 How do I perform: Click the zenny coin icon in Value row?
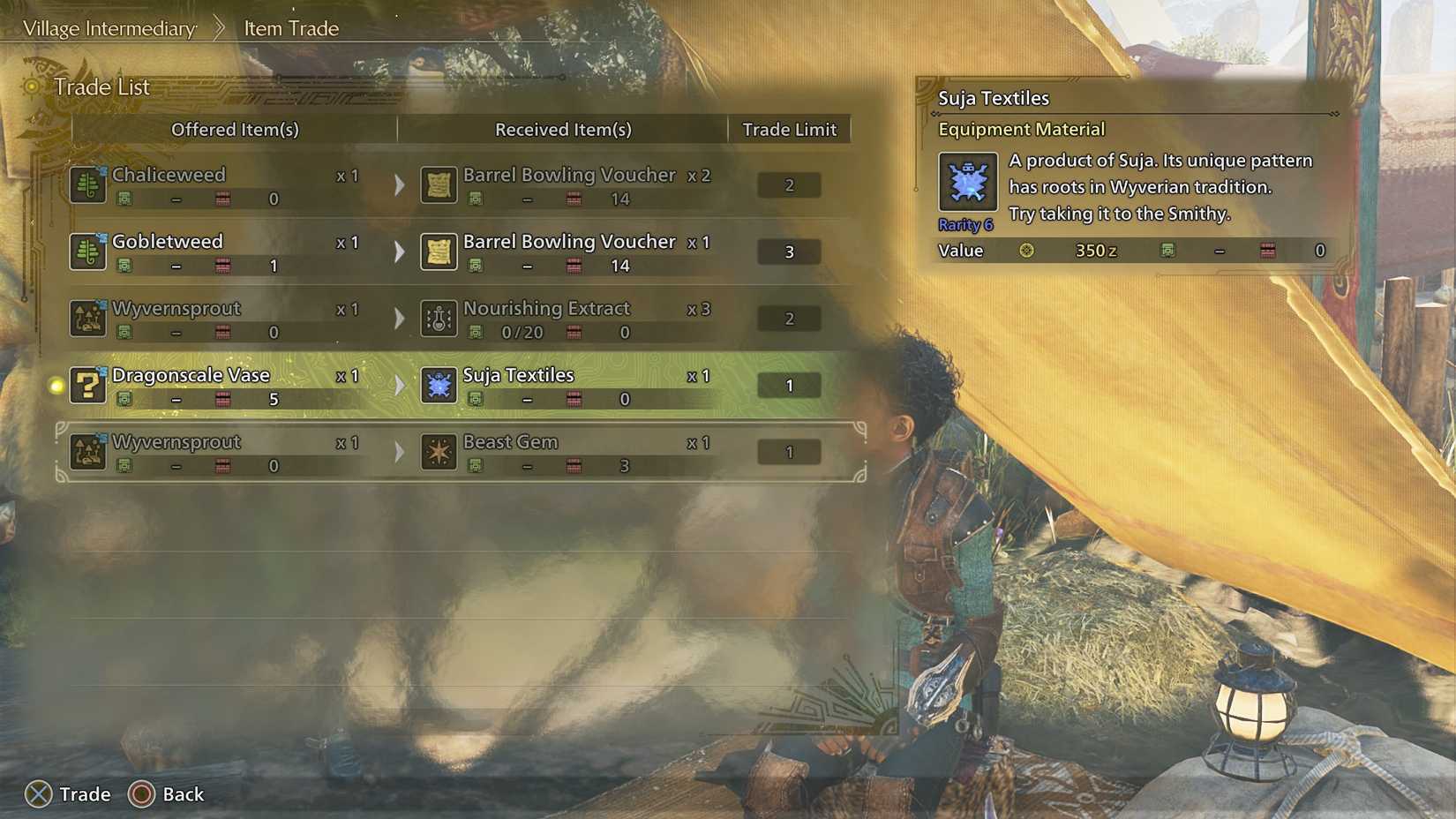[1026, 251]
